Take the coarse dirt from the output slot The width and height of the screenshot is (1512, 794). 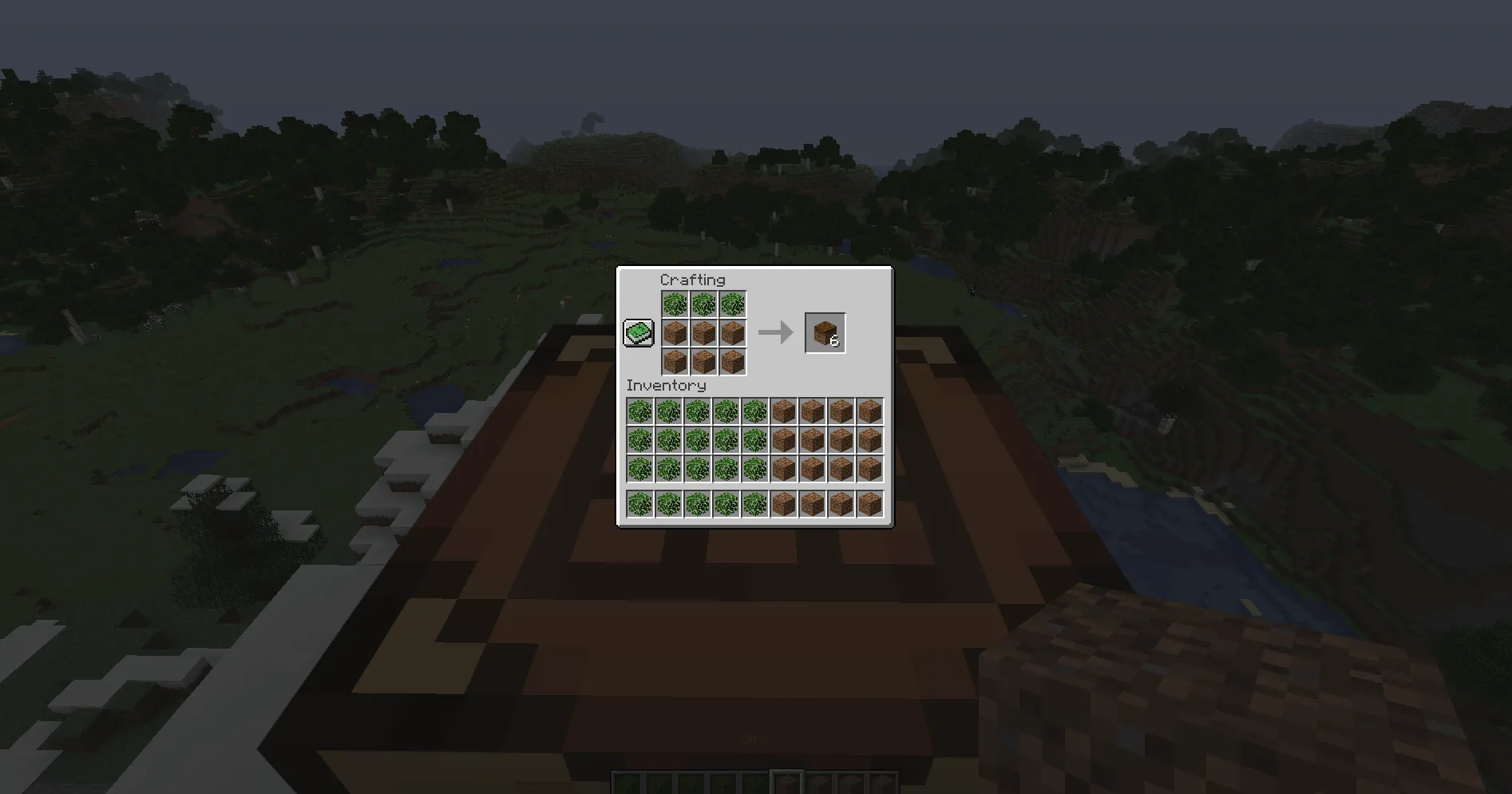pos(825,332)
